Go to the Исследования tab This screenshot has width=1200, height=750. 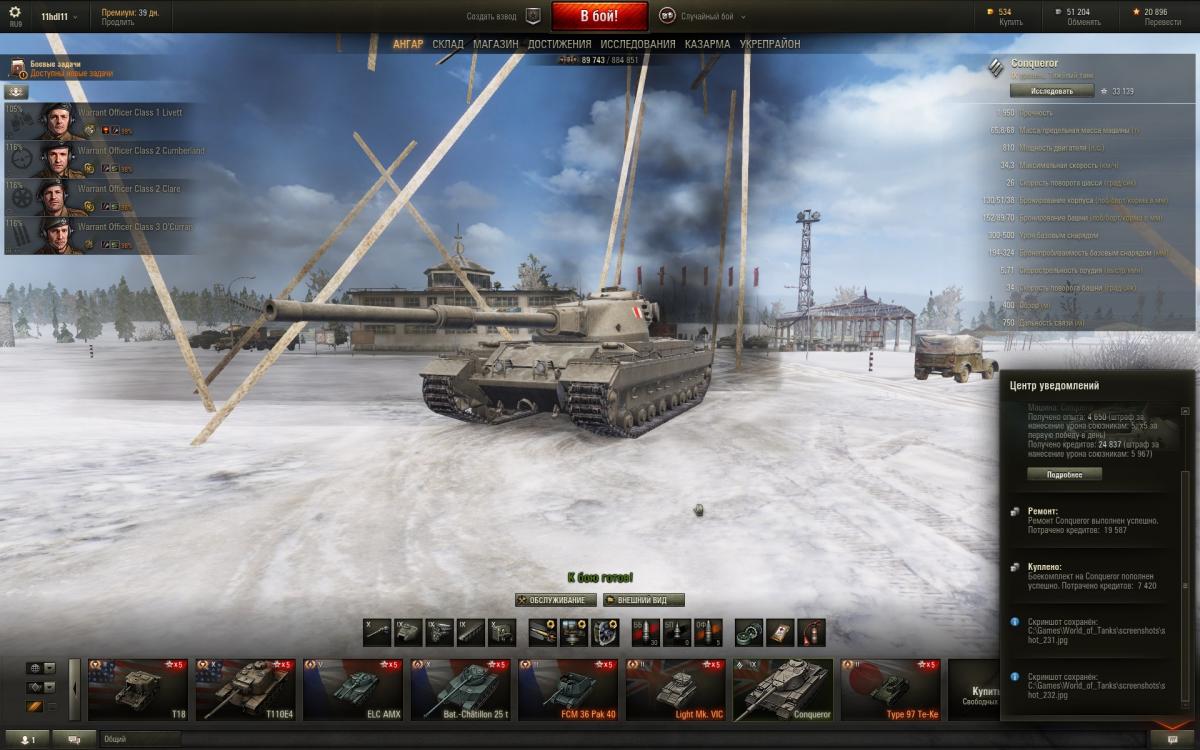[x=638, y=44]
